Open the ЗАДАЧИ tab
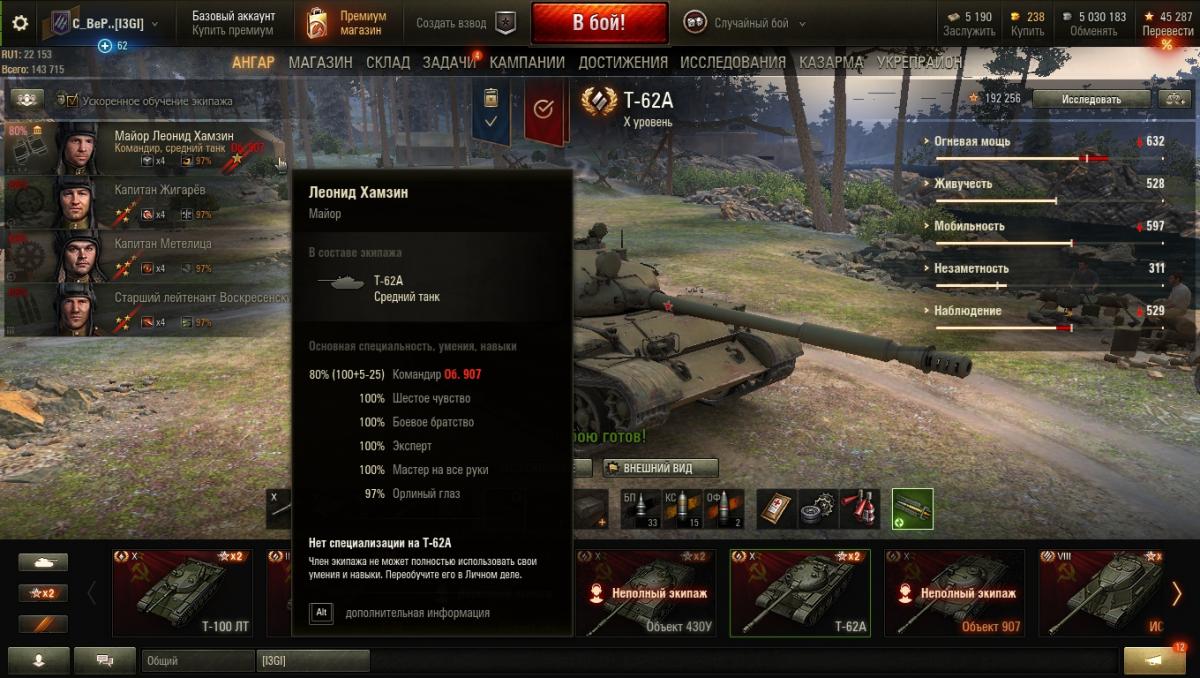The height and width of the screenshot is (678, 1200). [x=449, y=62]
